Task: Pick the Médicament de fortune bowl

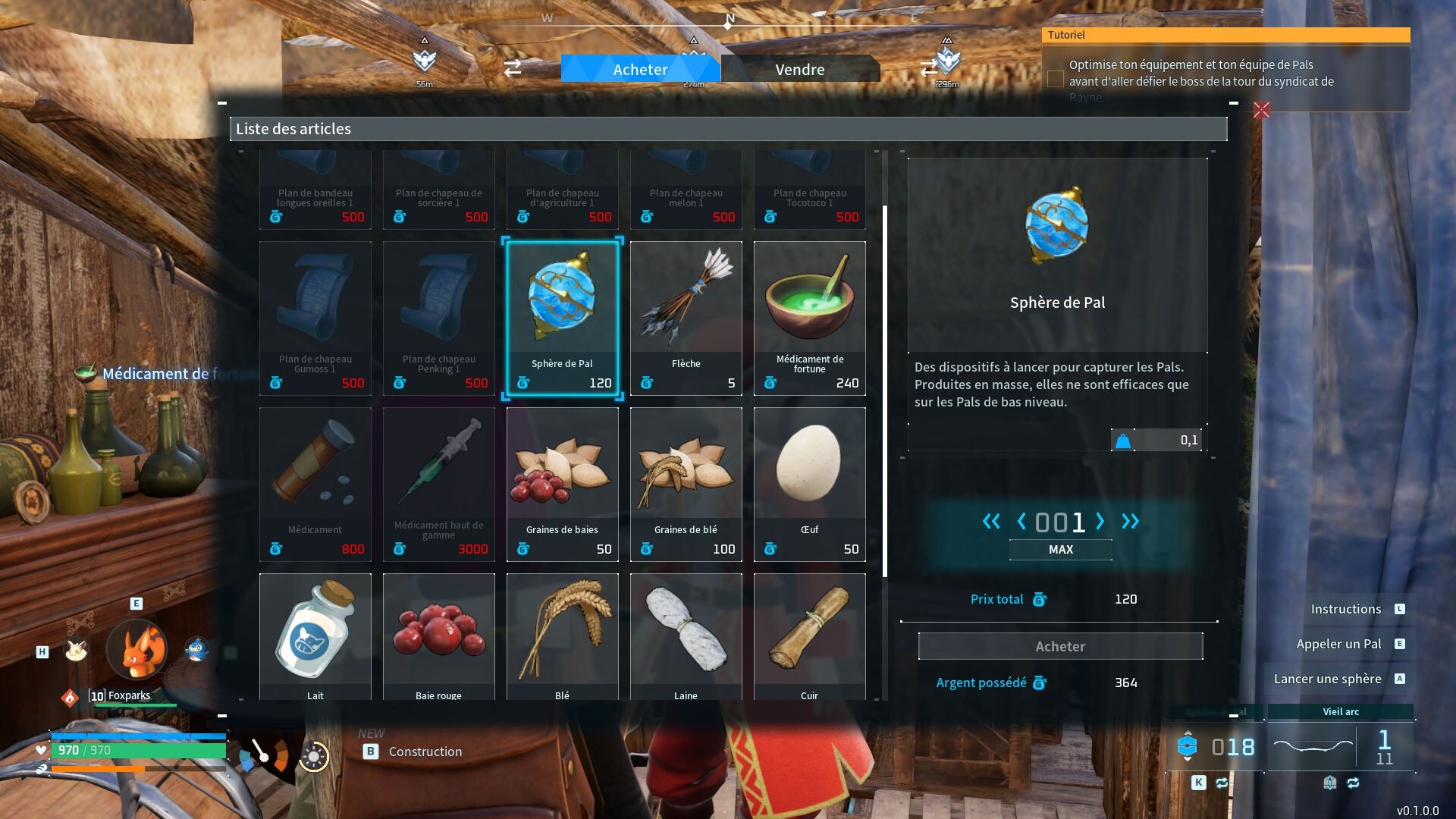Action: pos(809,318)
